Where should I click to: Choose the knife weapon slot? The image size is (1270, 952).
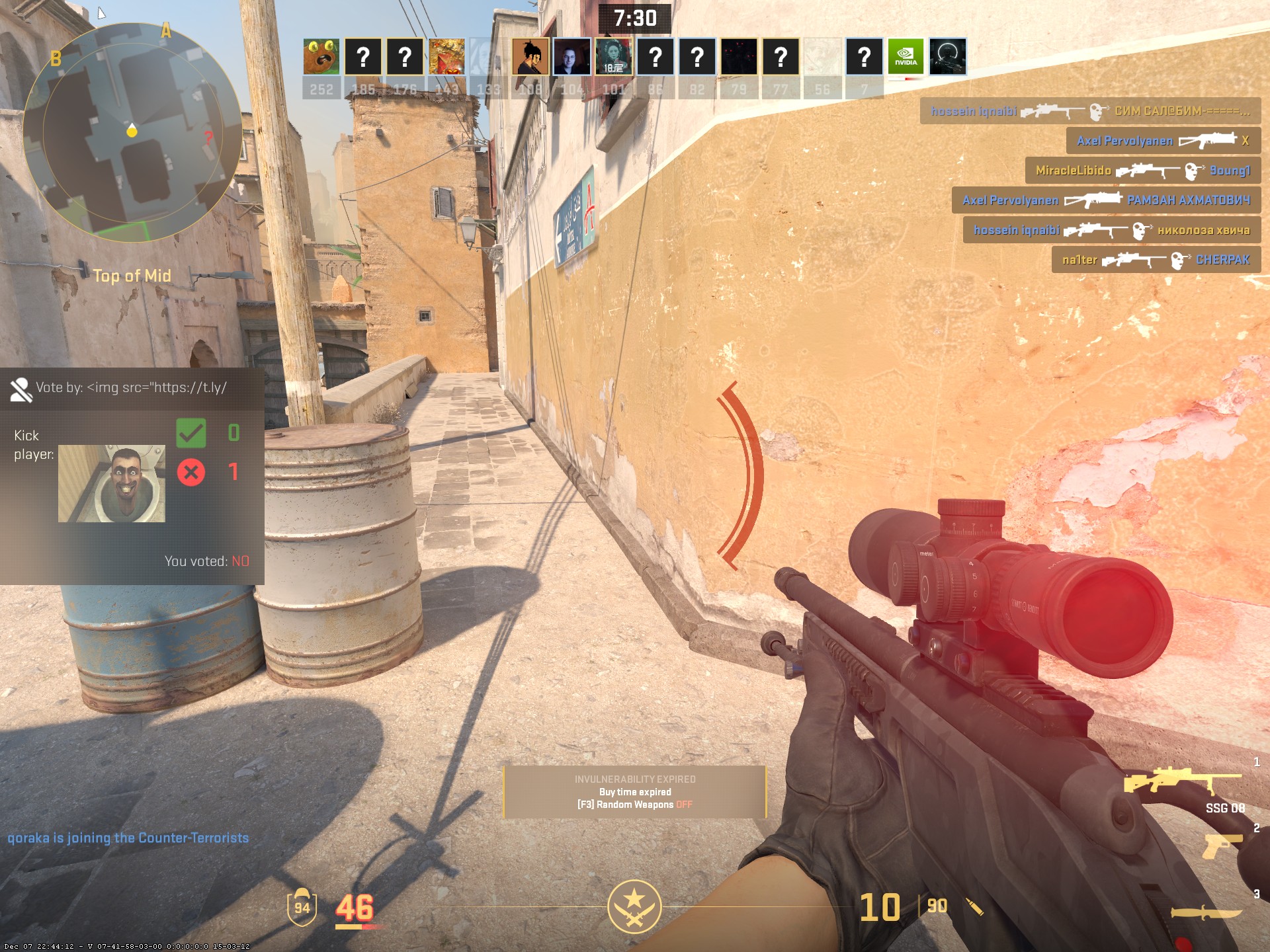(1205, 913)
